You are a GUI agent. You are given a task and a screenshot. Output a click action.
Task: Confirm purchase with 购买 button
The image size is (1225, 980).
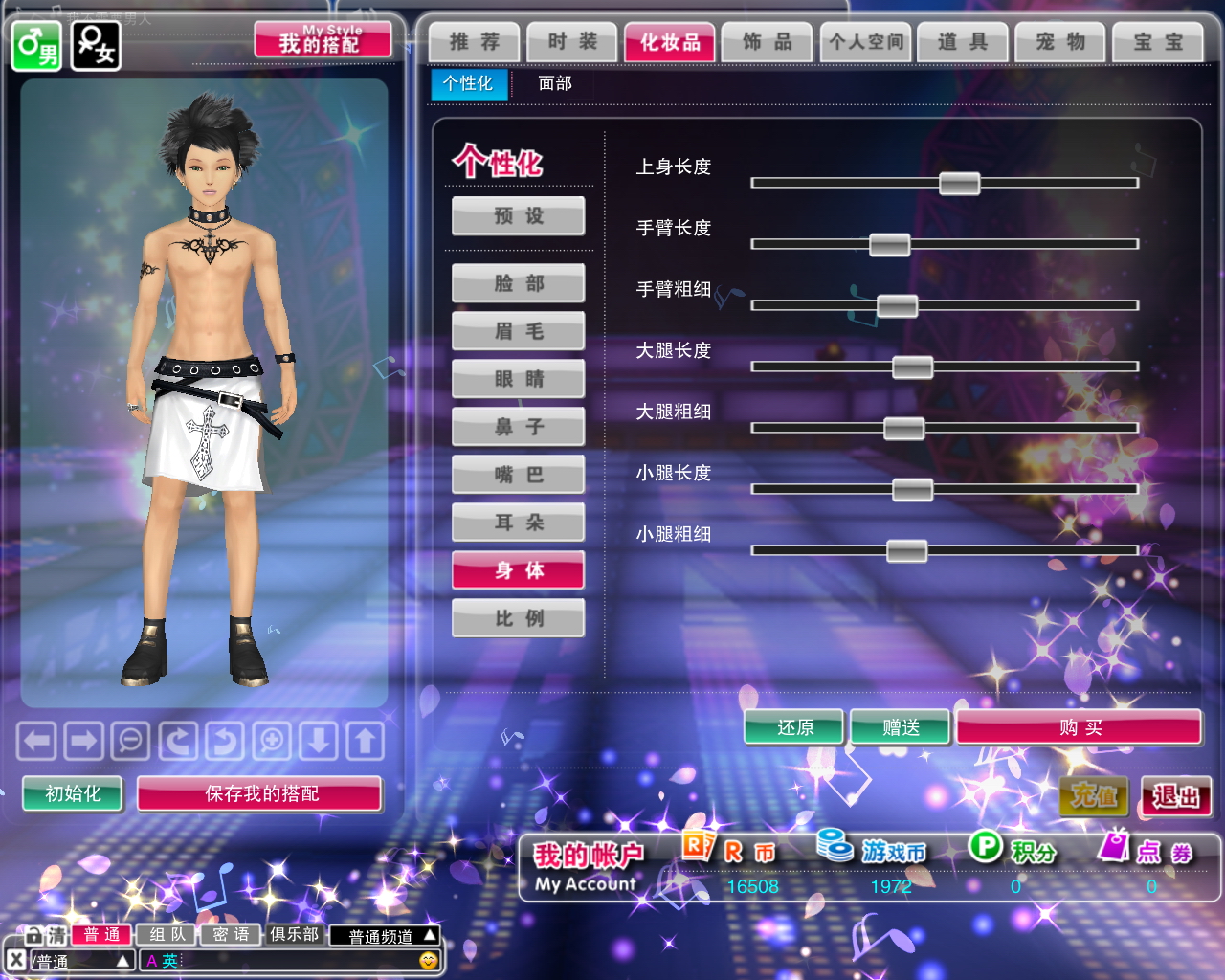coord(1080,727)
